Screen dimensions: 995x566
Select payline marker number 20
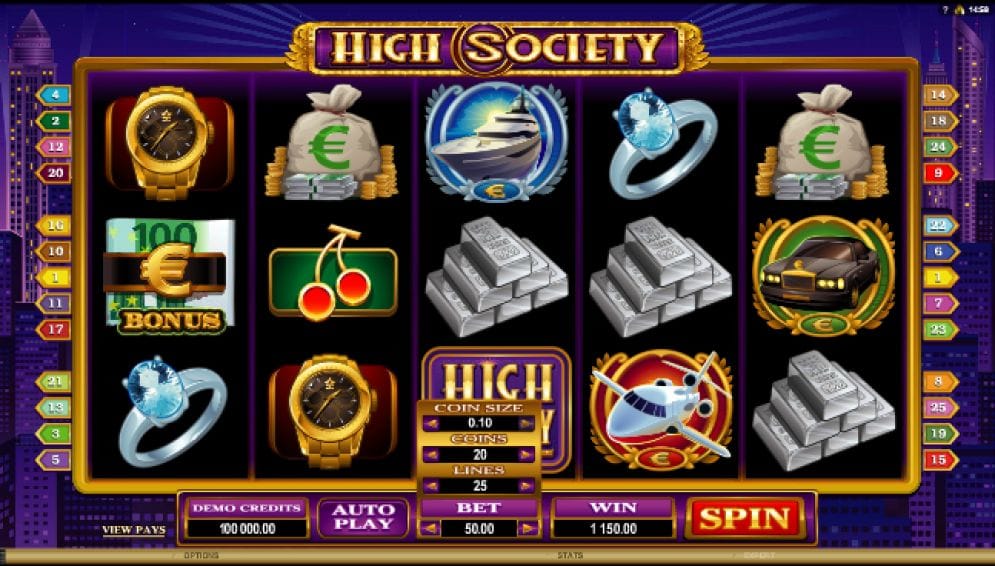pyautogui.click(x=54, y=173)
